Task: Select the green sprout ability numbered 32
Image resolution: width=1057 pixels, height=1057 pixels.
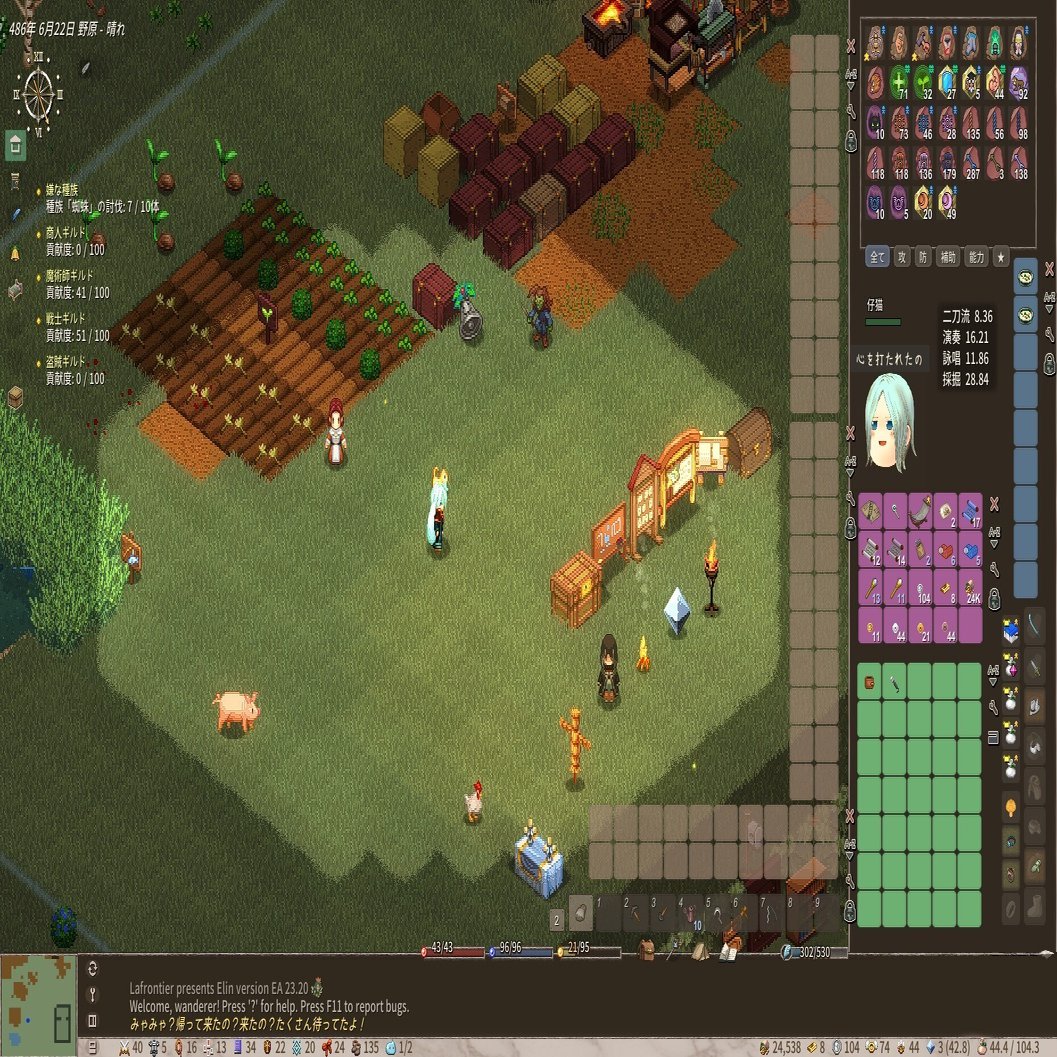Action: pyautogui.click(x=923, y=82)
